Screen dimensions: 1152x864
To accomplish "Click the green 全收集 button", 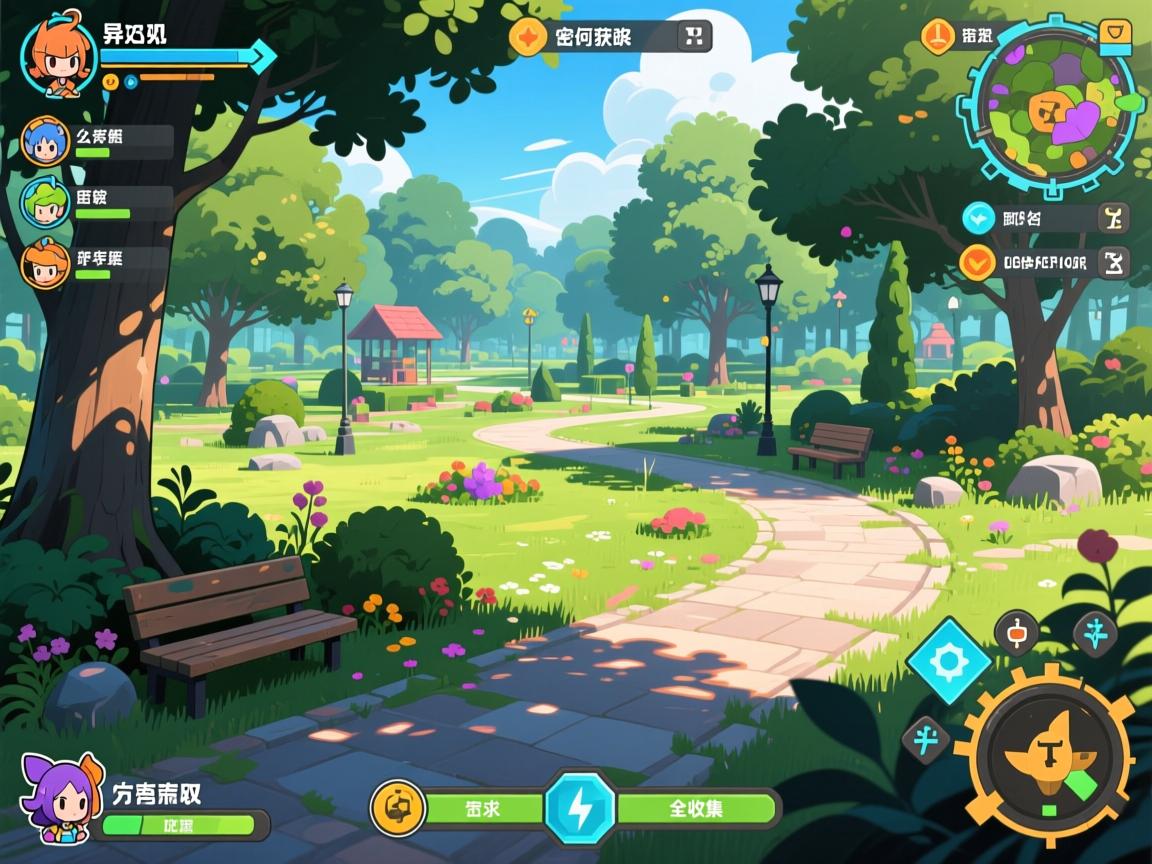I will point(697,808).
